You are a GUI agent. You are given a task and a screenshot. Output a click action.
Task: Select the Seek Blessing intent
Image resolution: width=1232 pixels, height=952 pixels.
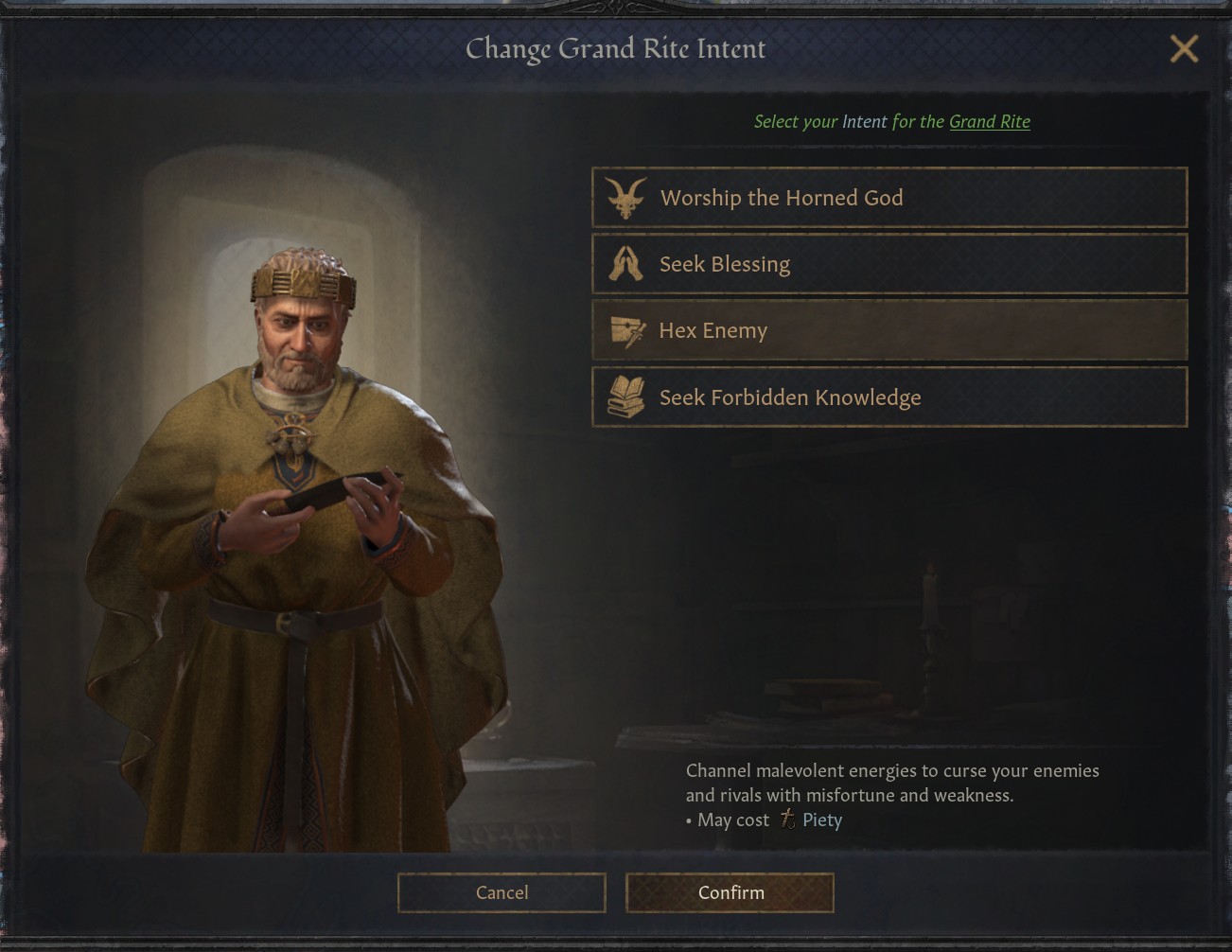coord(889,264)
